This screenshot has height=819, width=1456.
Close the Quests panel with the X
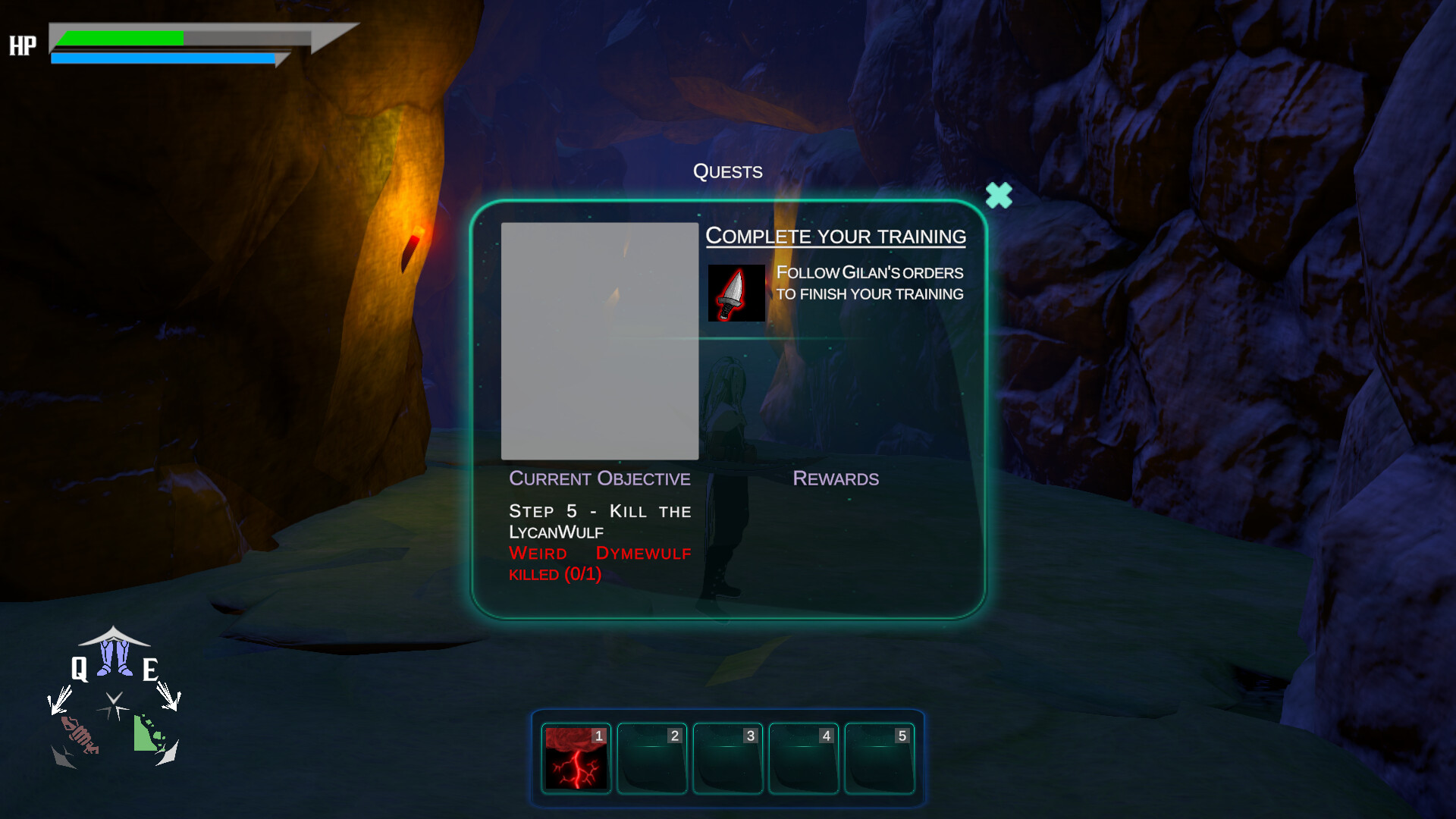tap(999, 196)
